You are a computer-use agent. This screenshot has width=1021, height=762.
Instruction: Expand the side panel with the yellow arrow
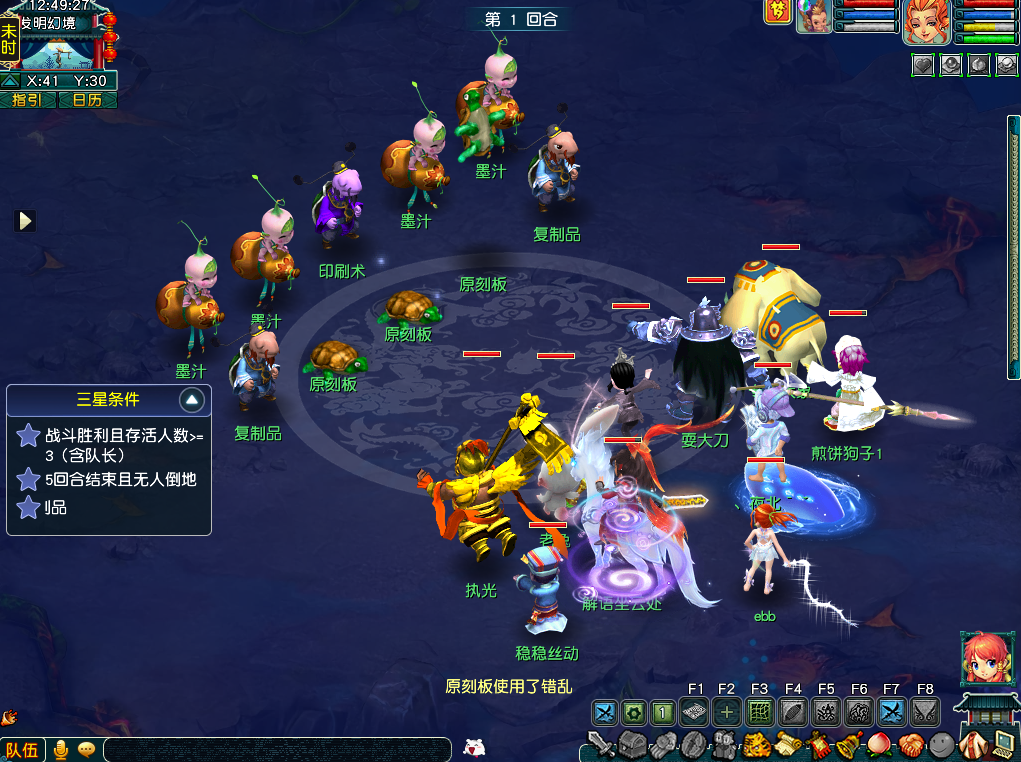(25, 220)
